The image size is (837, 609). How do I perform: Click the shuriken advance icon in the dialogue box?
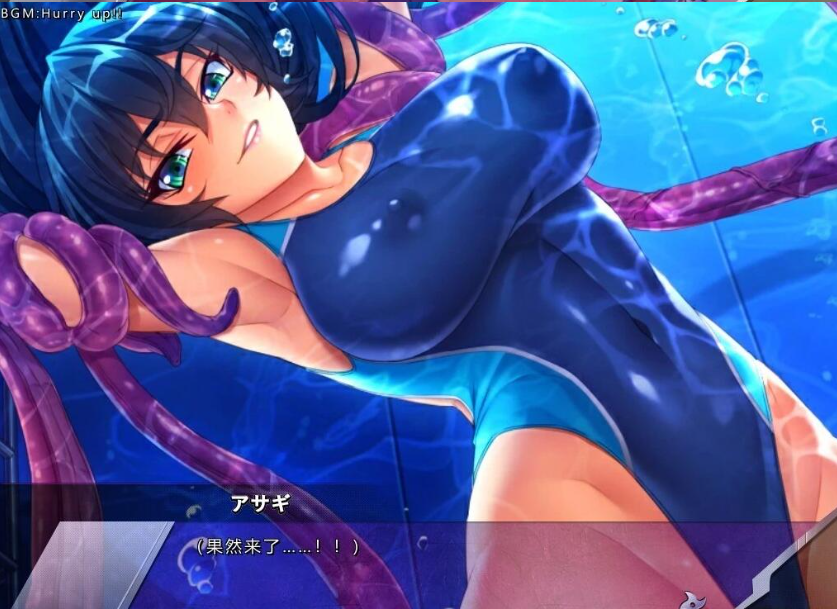[x=692, y=600]
